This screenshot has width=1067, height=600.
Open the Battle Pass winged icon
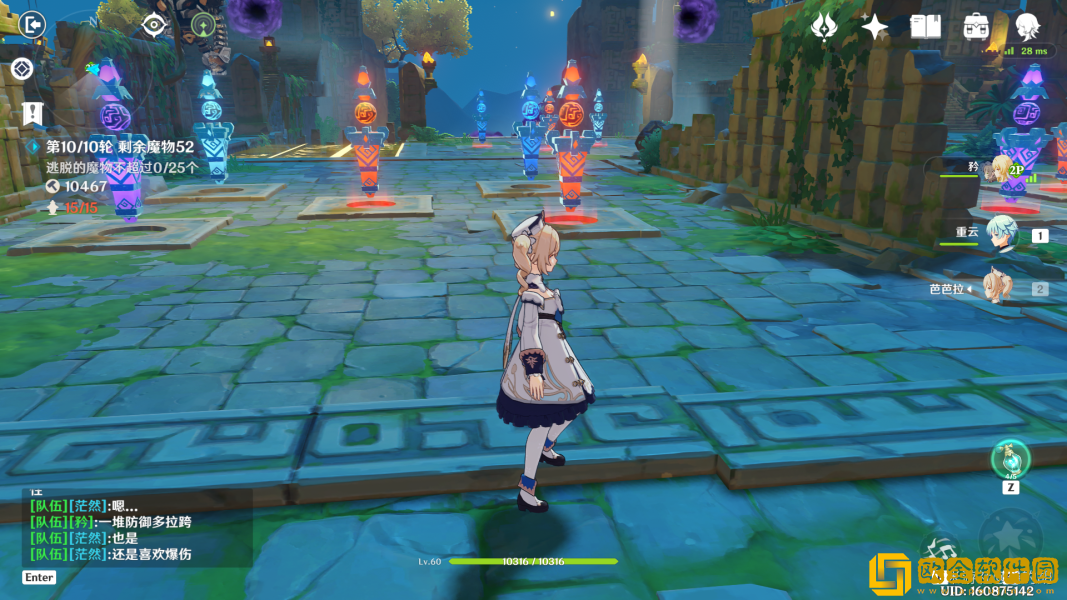click(824, 27)
